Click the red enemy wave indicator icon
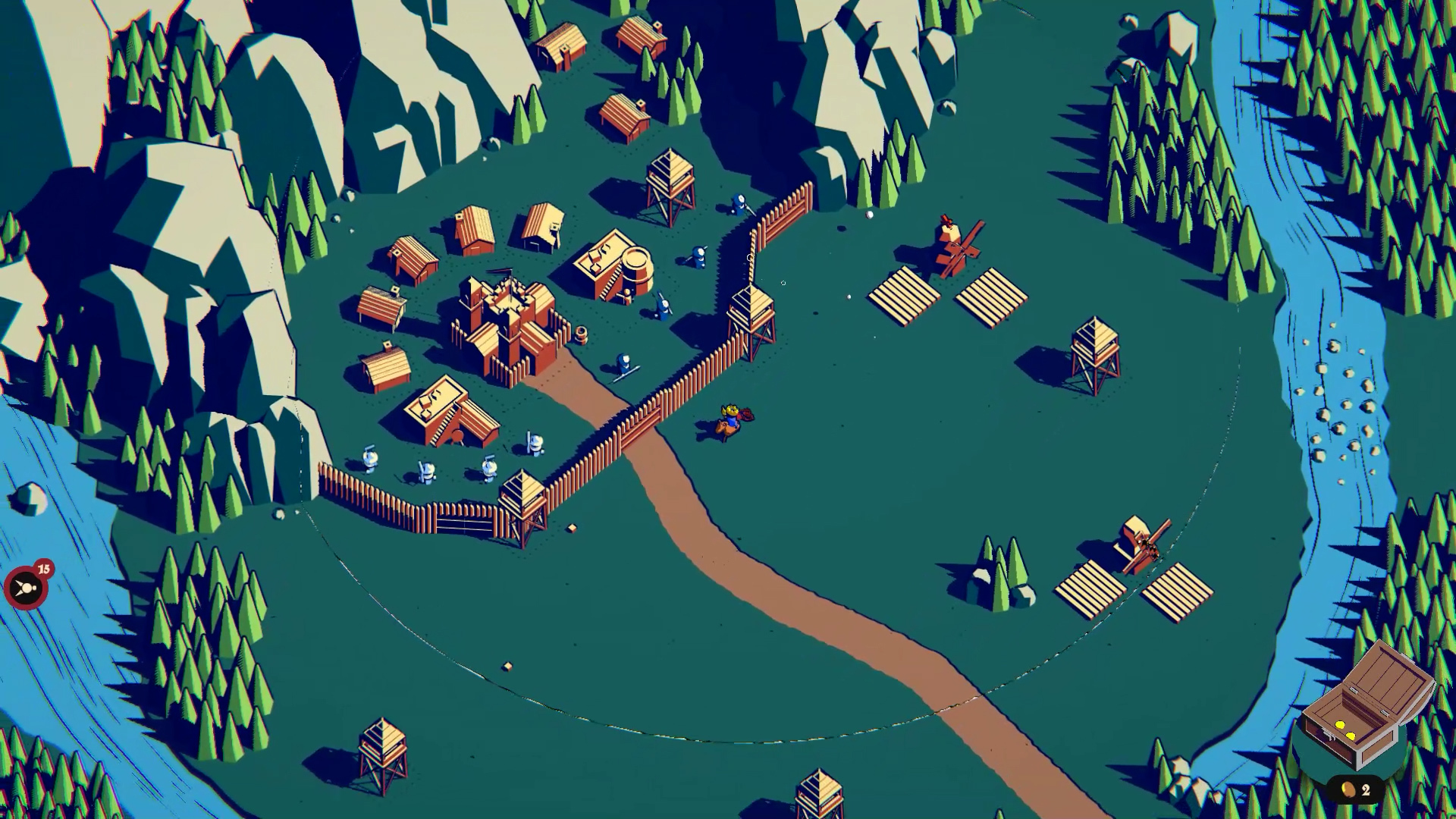The width and height of the screenshot is (1456, 819). click(25, 587)
